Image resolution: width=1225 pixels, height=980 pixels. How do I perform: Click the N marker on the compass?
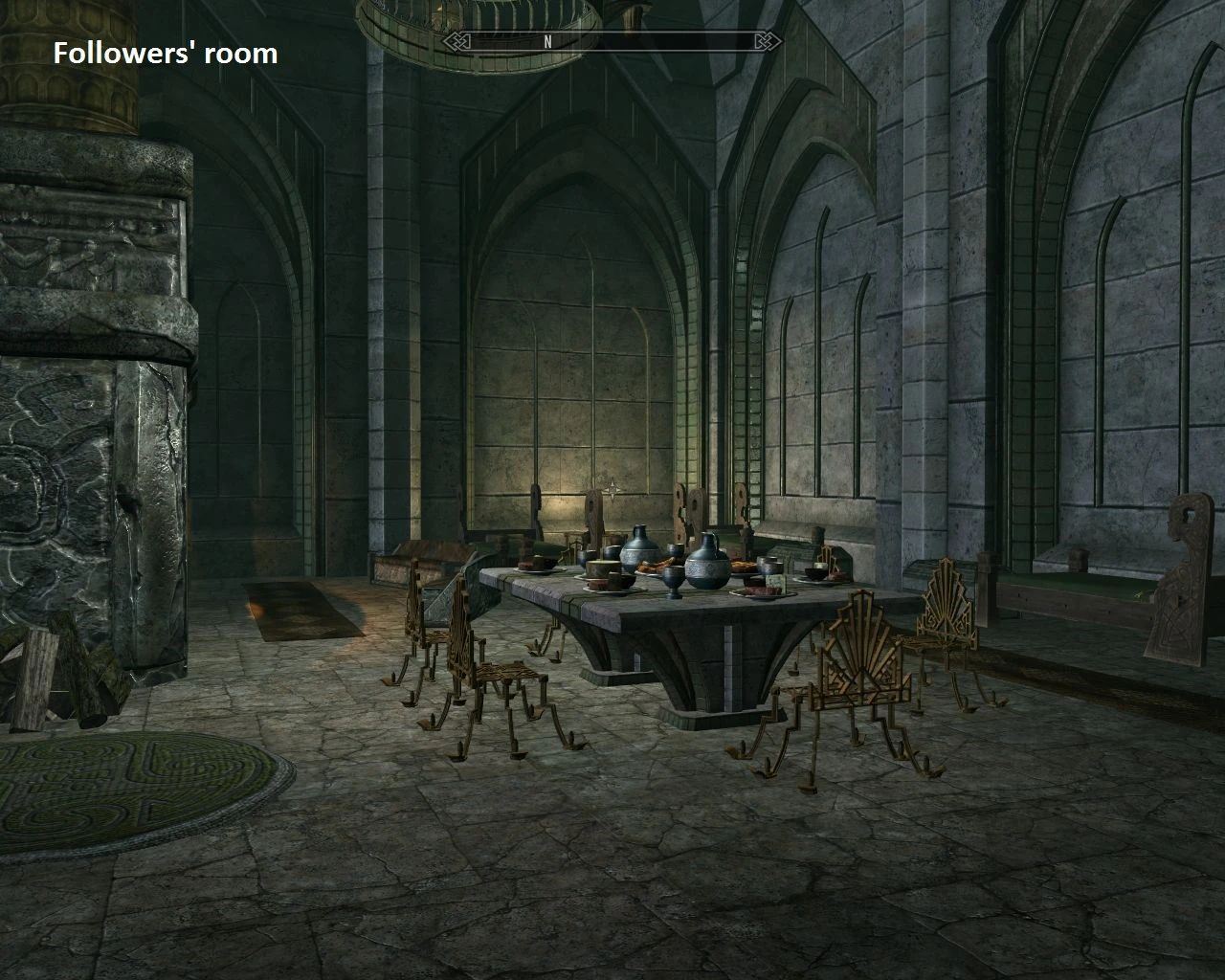(x=547, y=42)
